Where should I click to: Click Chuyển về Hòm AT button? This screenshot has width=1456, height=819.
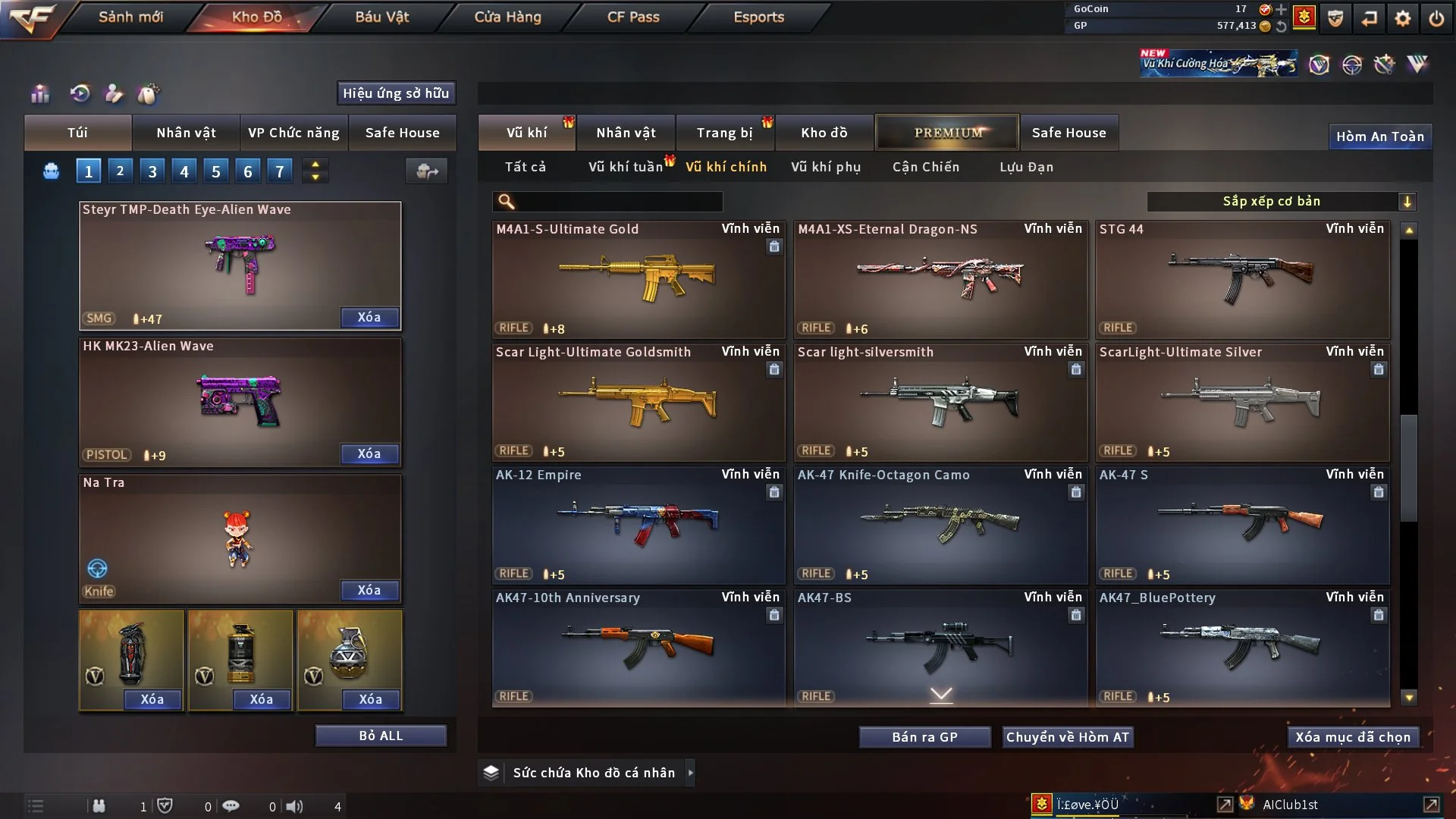(1068, 737)
